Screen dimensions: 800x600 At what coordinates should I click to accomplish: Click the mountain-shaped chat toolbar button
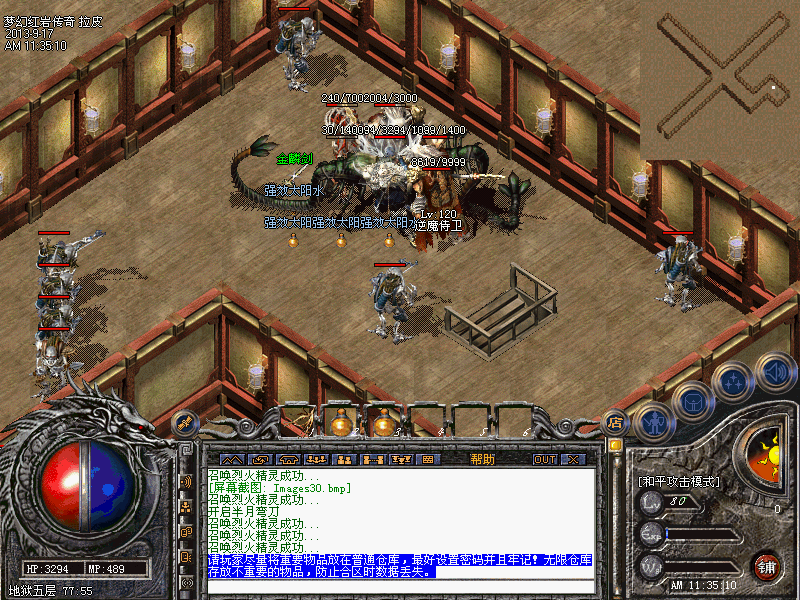[232, 459]
